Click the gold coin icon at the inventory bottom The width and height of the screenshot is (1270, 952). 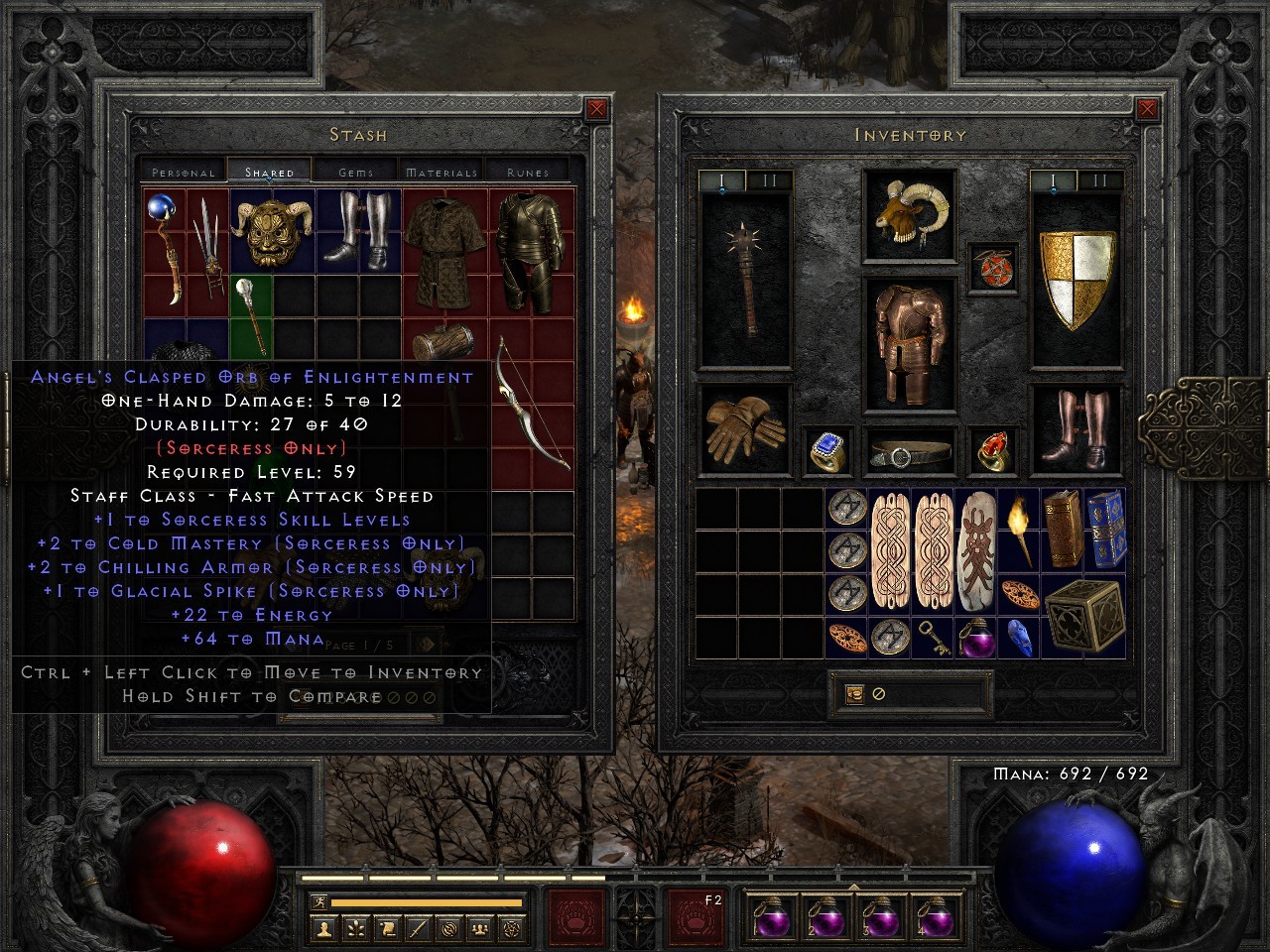[x=853, y=693]
